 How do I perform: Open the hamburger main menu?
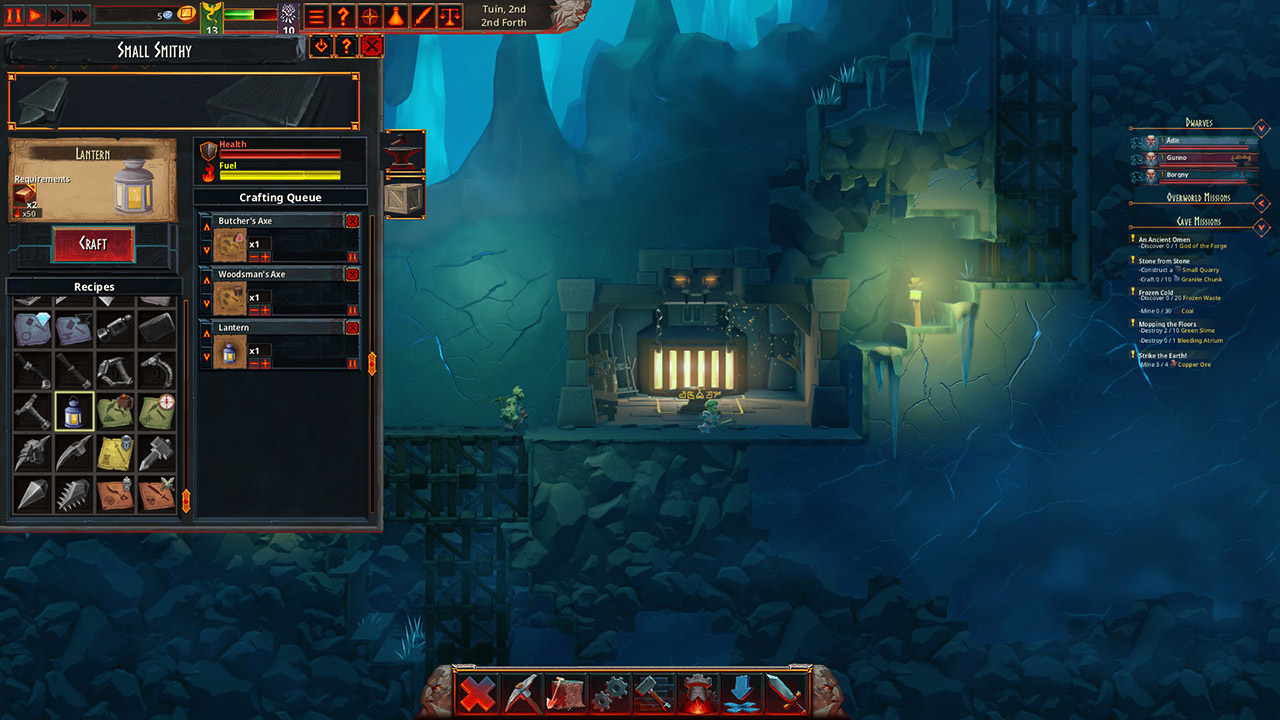click(316, 16)
